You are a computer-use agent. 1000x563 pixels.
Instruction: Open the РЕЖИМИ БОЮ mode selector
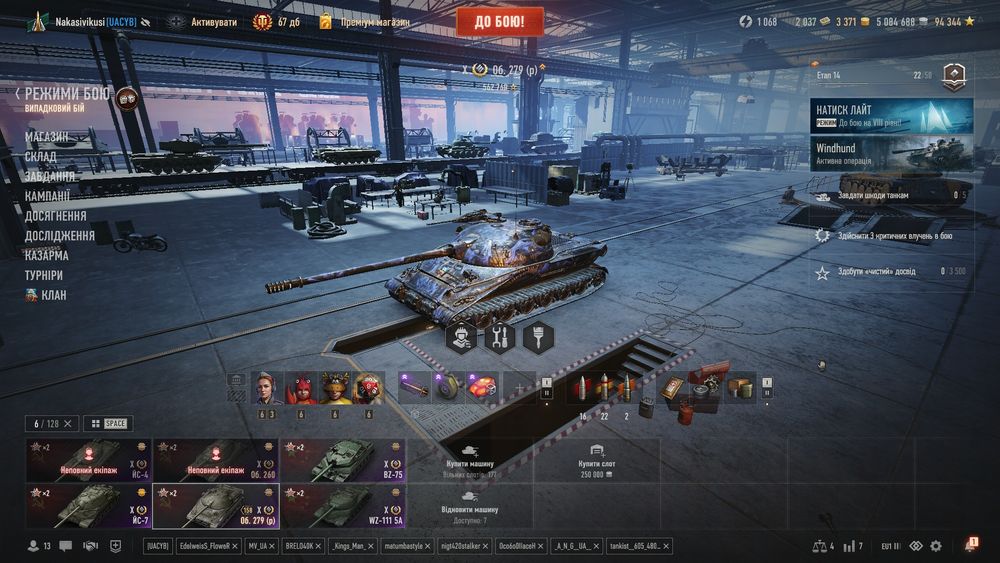click(68, 94)
